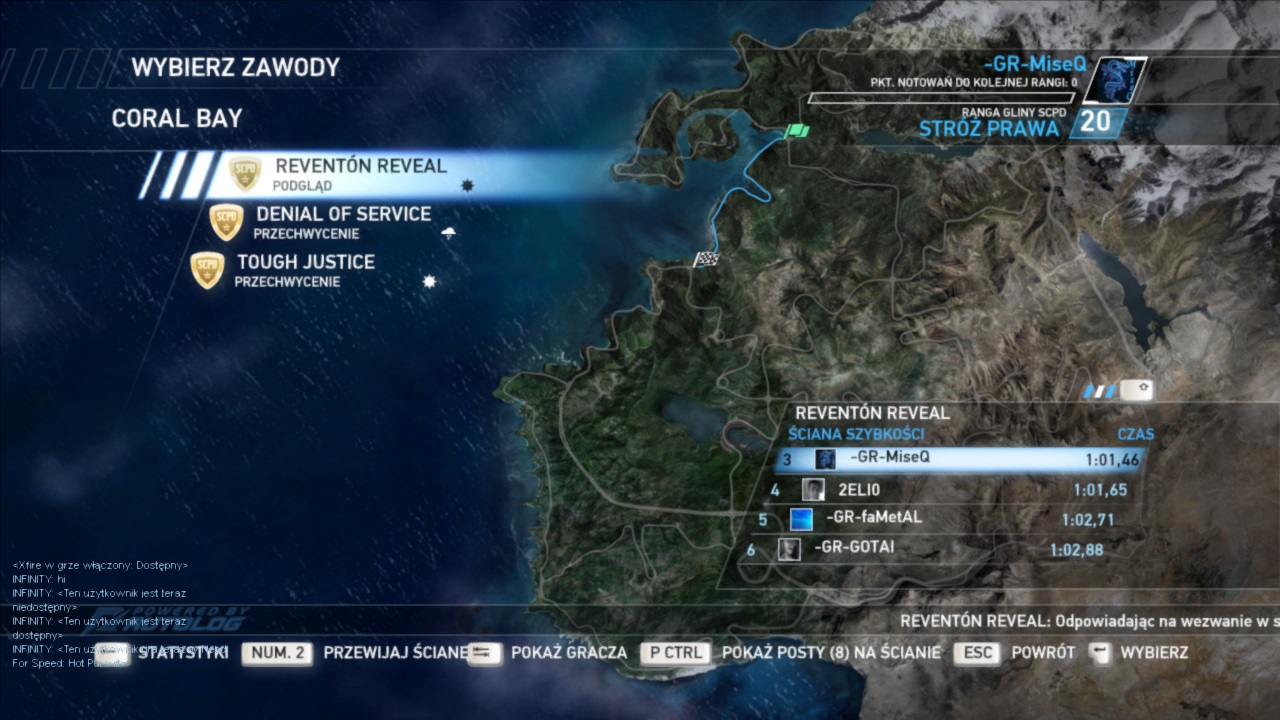
Task: Confirm with the Wybierz option
Action: pyautogui.click(x=1154, y=653)
